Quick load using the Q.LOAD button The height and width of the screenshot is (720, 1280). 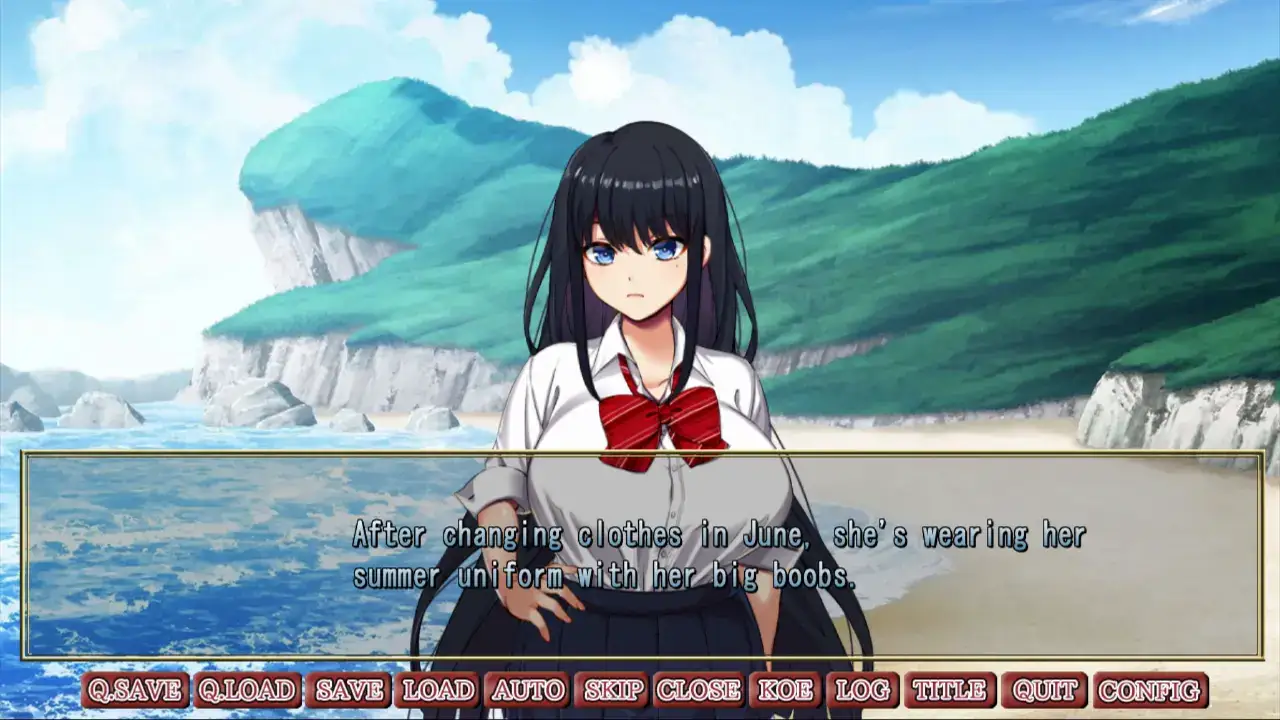tap(247, 690)
